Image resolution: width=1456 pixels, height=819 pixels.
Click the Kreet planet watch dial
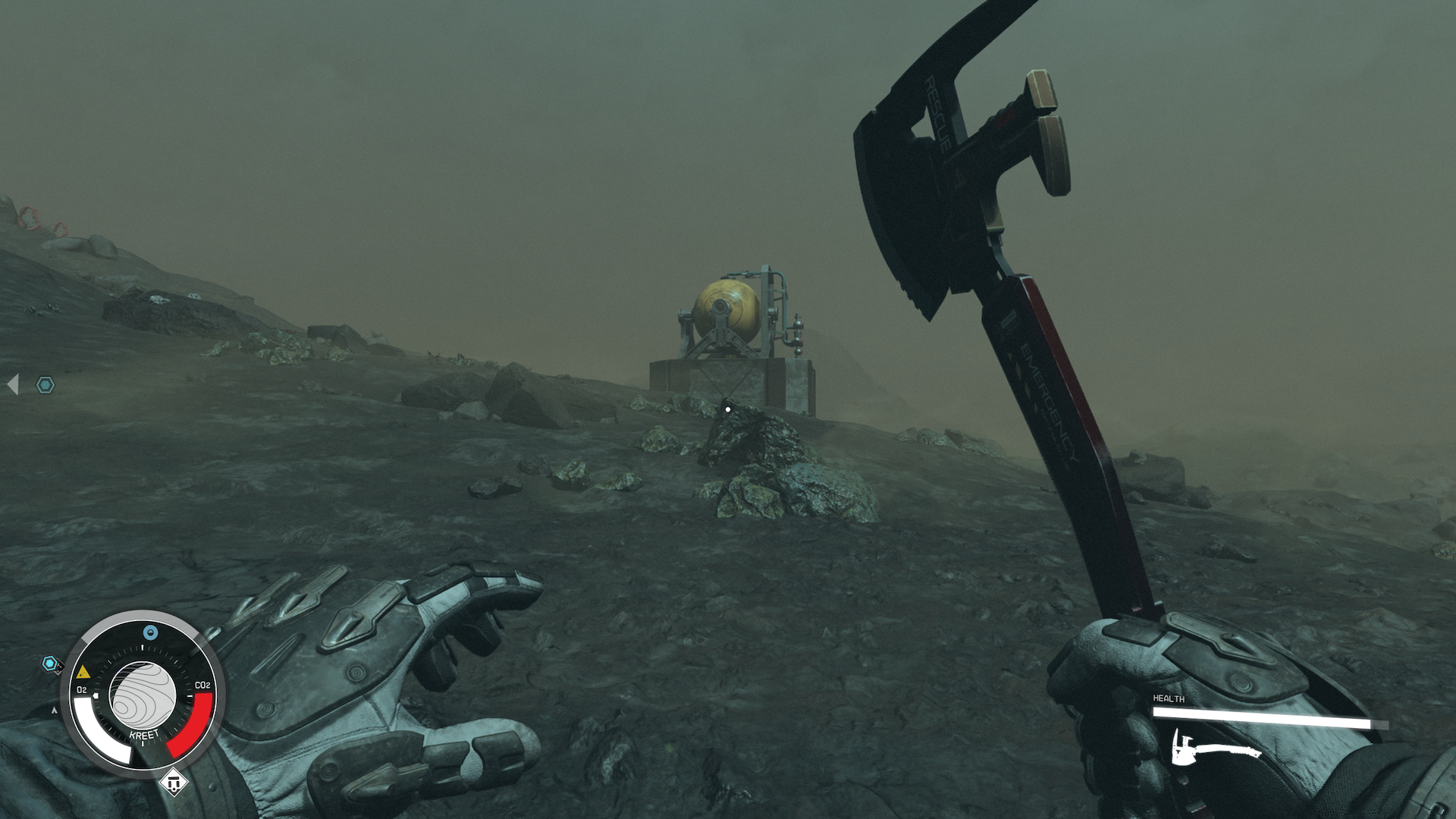143,694
